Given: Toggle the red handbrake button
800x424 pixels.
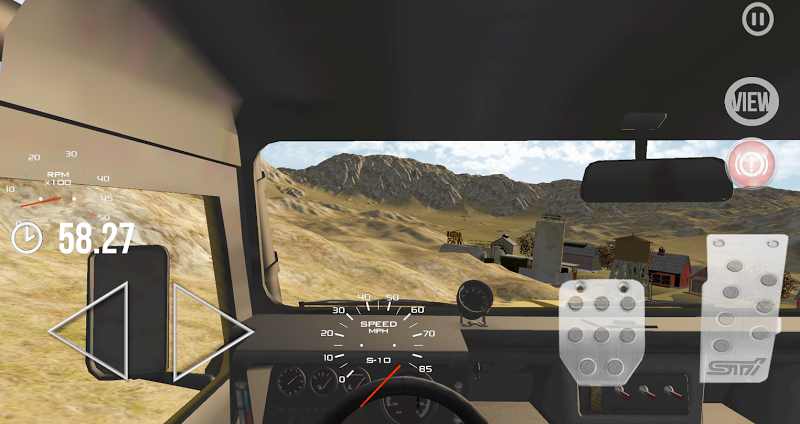Looking at the screenshot, I should point(751,163).
